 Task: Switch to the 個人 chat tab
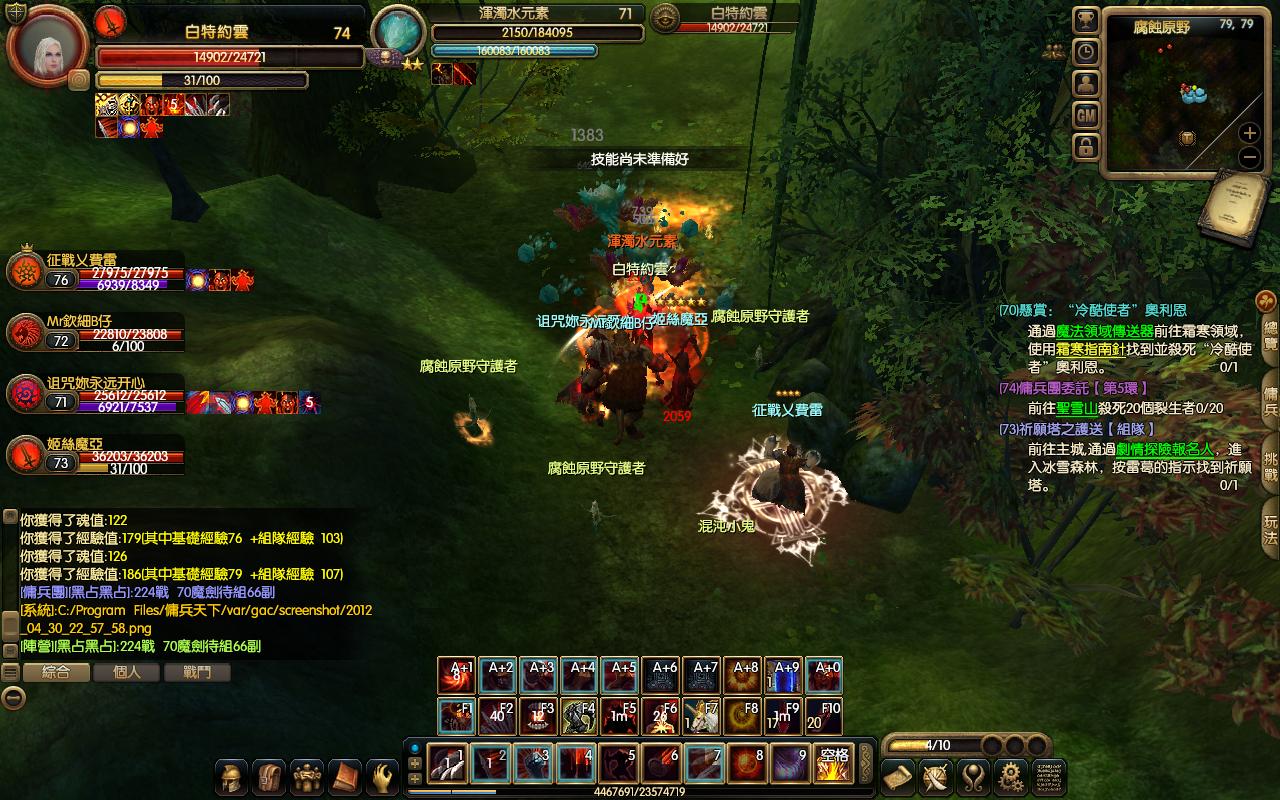click(x=127, y=672)
